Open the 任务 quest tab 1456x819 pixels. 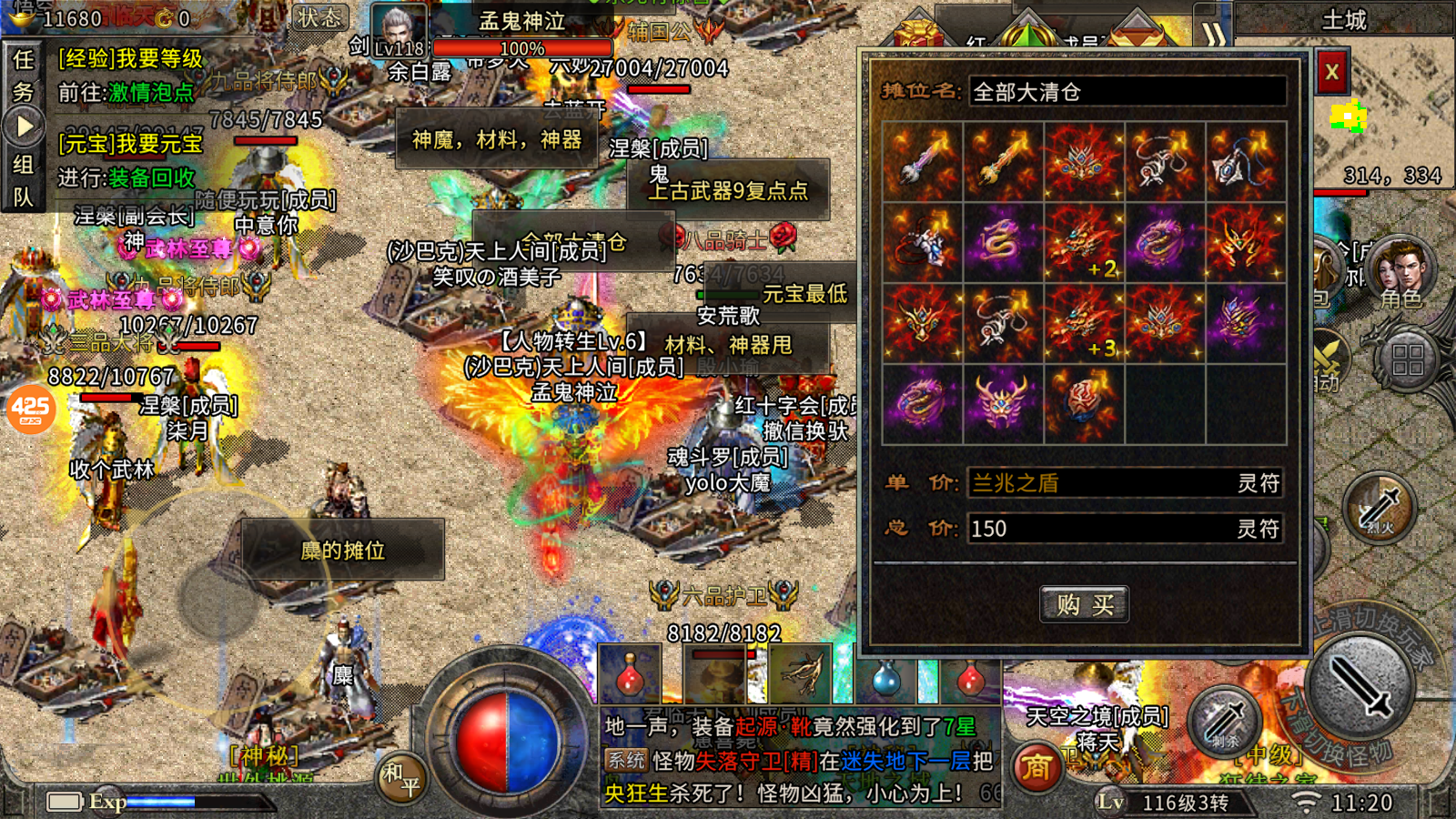coord(23,75)
